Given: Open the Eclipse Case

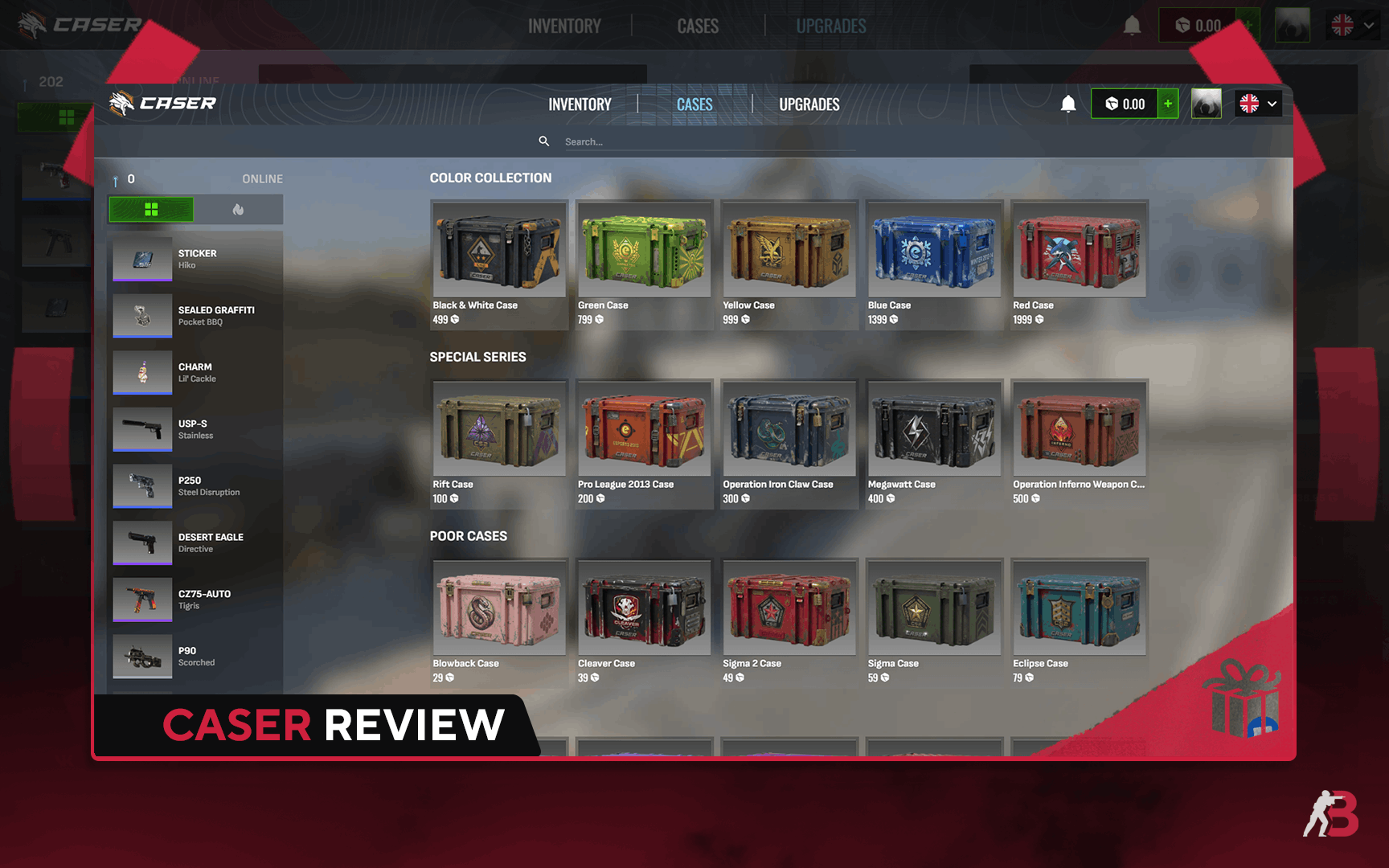Looking at the screenshot, I should point(1079,622).
